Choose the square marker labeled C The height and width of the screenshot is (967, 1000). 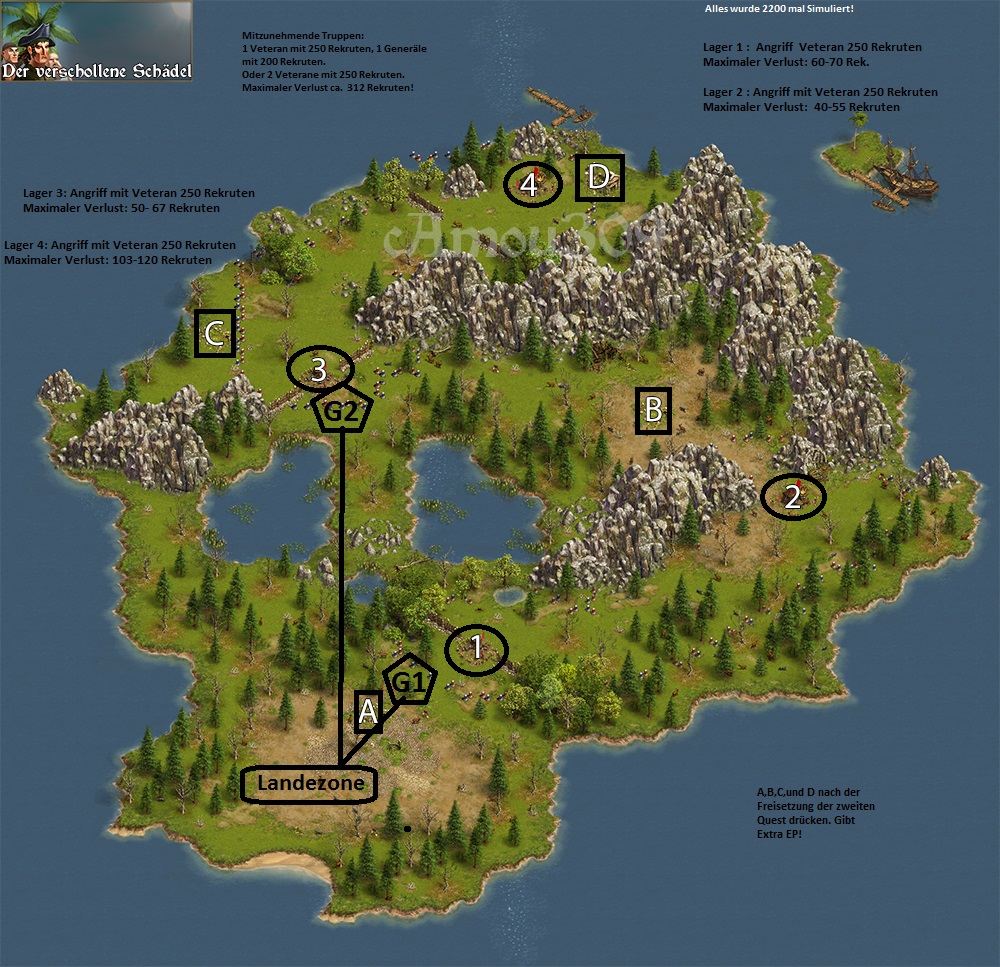(215, 334)
